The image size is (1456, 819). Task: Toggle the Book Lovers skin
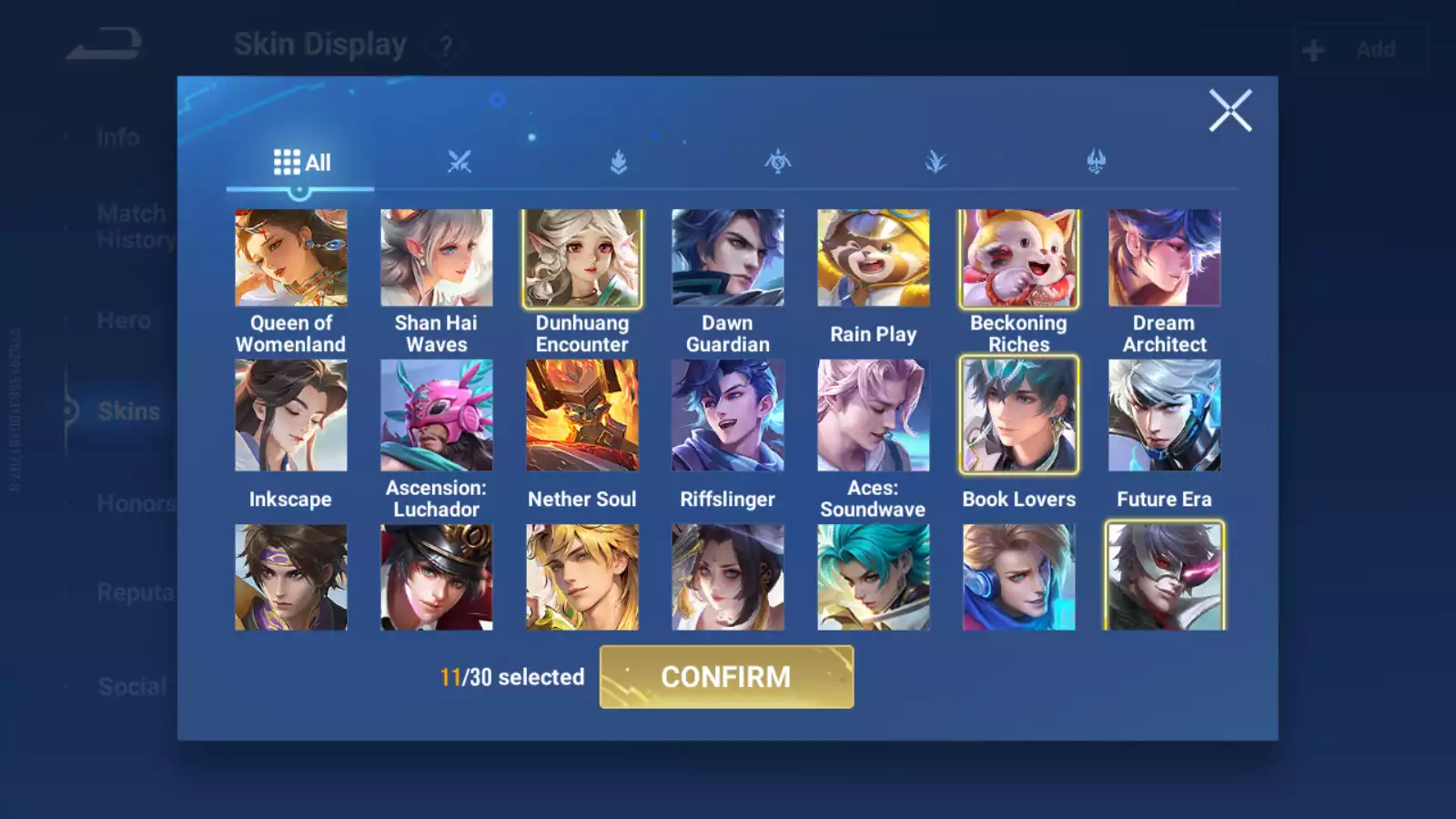[1019, 416]
